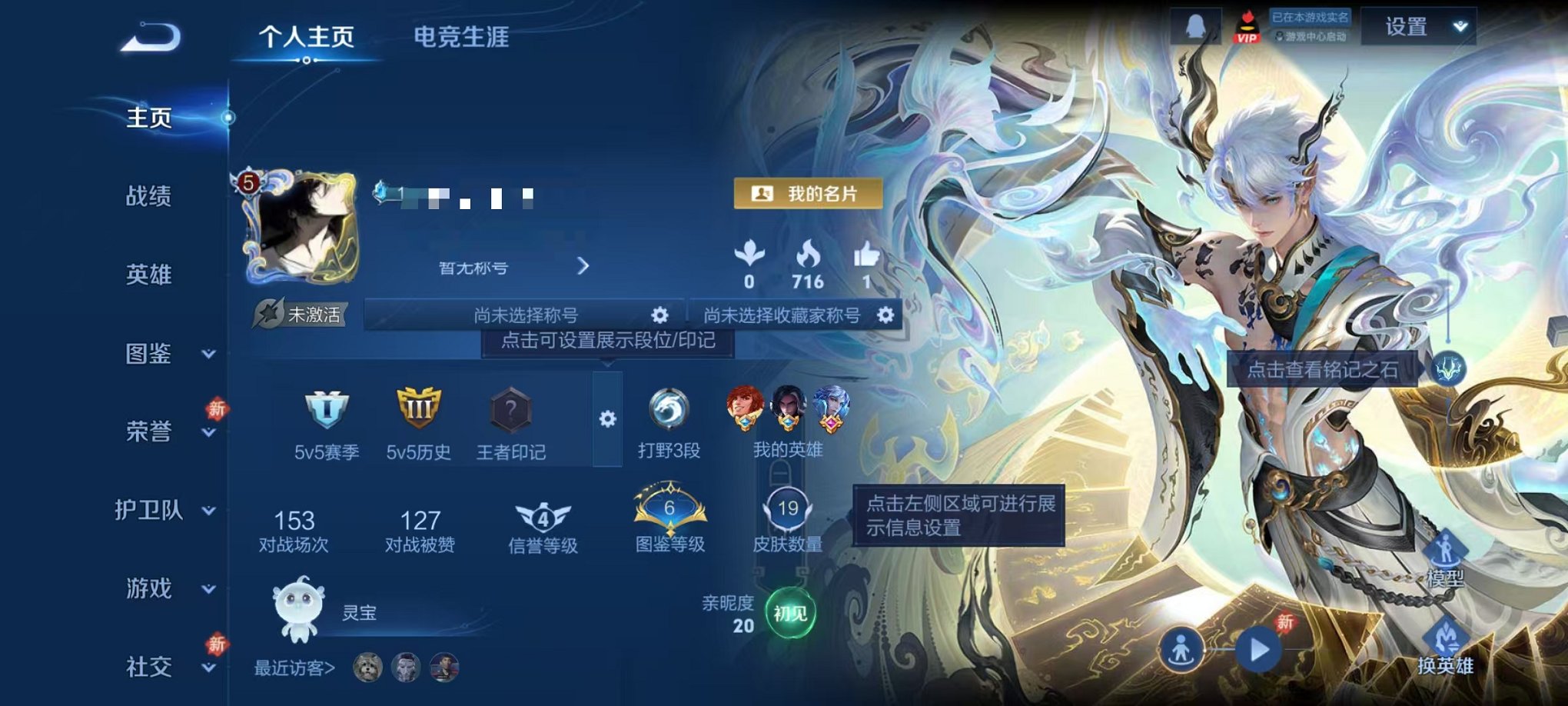
Task: Open the 战绩 sidebar menu item
Action: [147, 198]
